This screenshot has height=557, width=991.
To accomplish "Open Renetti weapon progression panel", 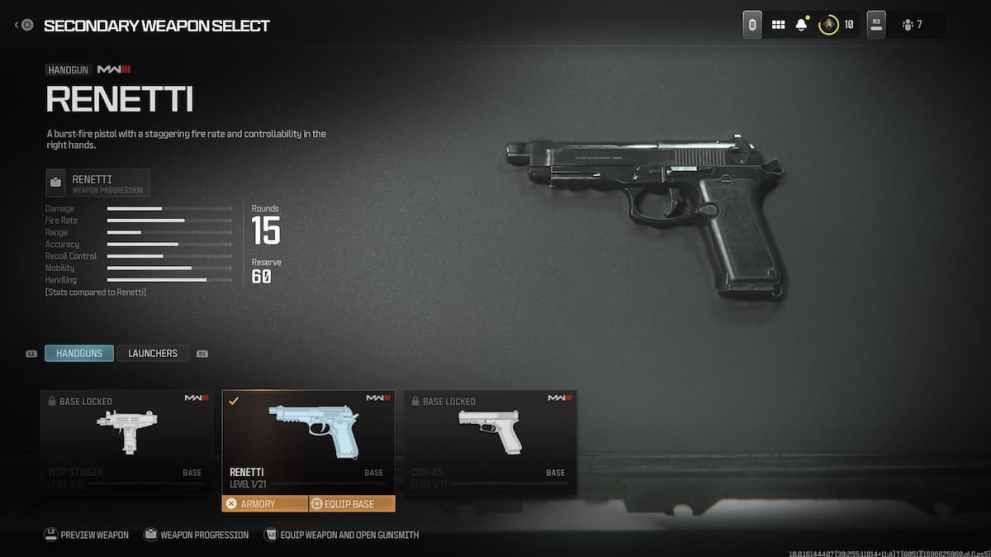I will 98,183.
